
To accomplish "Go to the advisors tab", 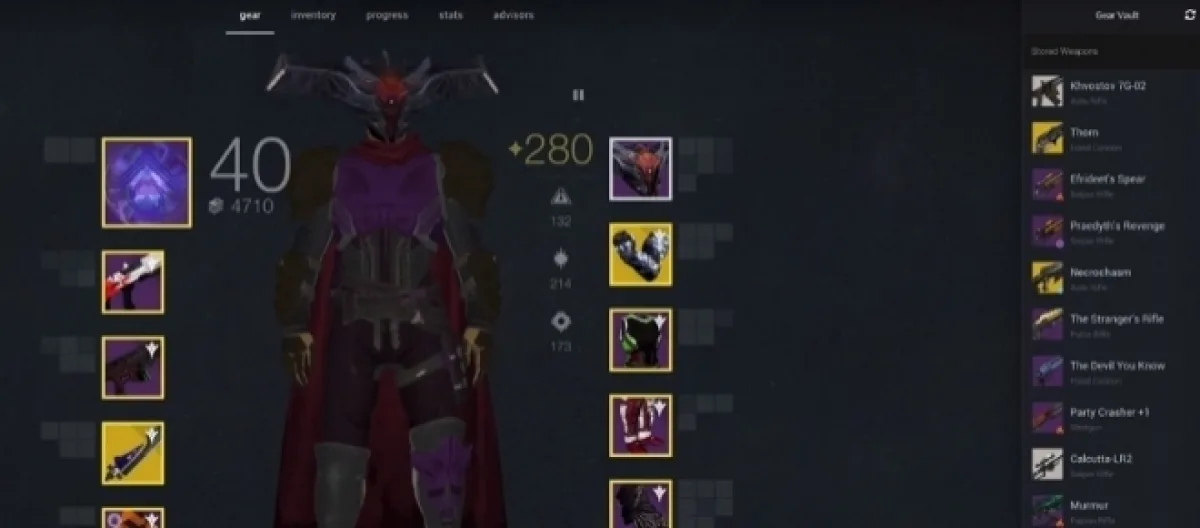I will pyautogui.click(x=513, y=16).
